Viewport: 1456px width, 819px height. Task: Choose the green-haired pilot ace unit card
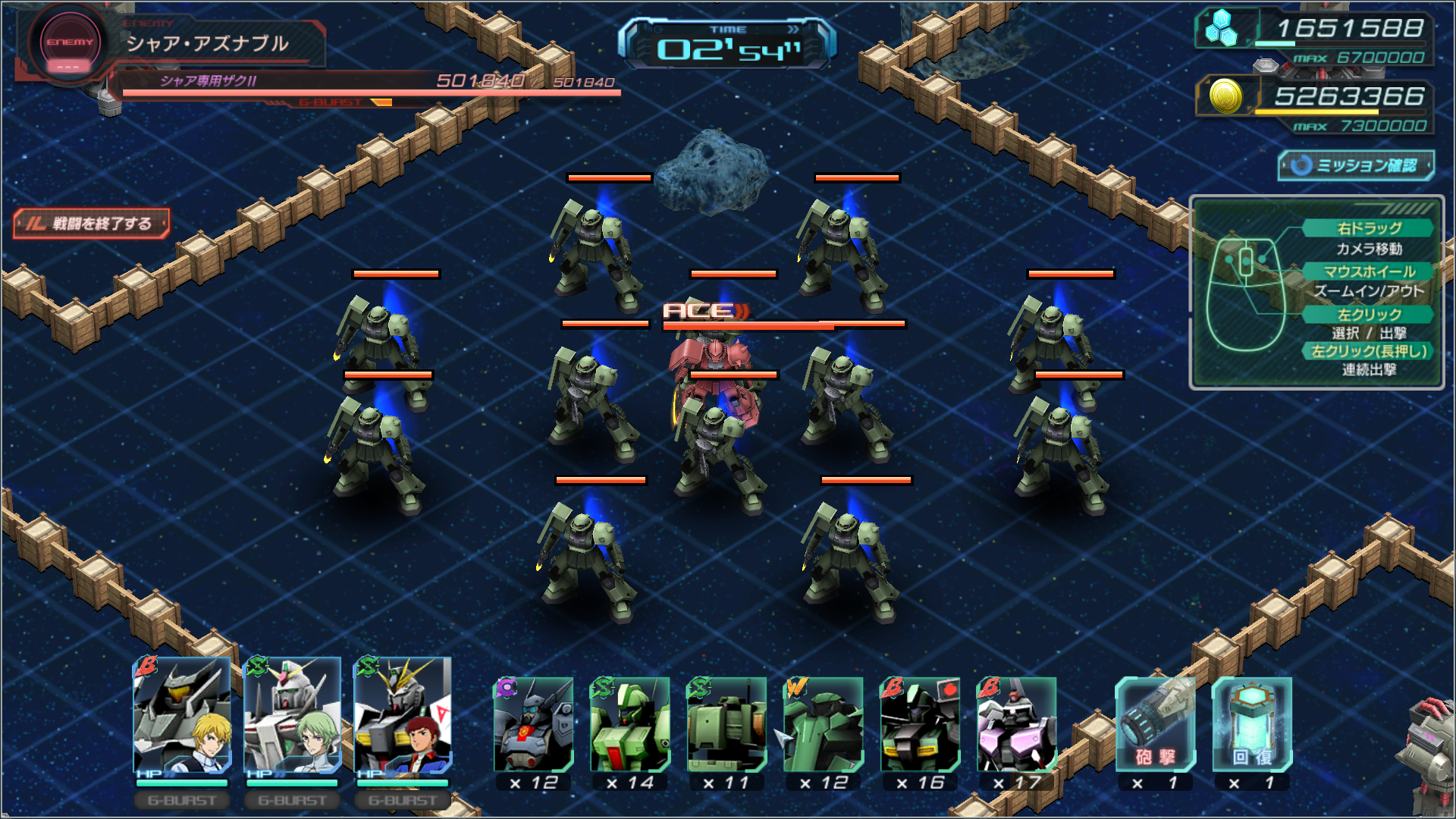[293, 715]
